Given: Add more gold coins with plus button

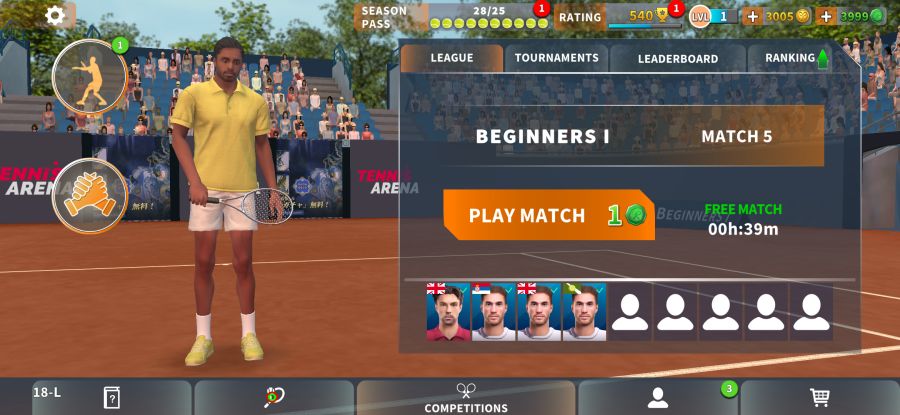Looking at the screenshot, I should [753, 16].
